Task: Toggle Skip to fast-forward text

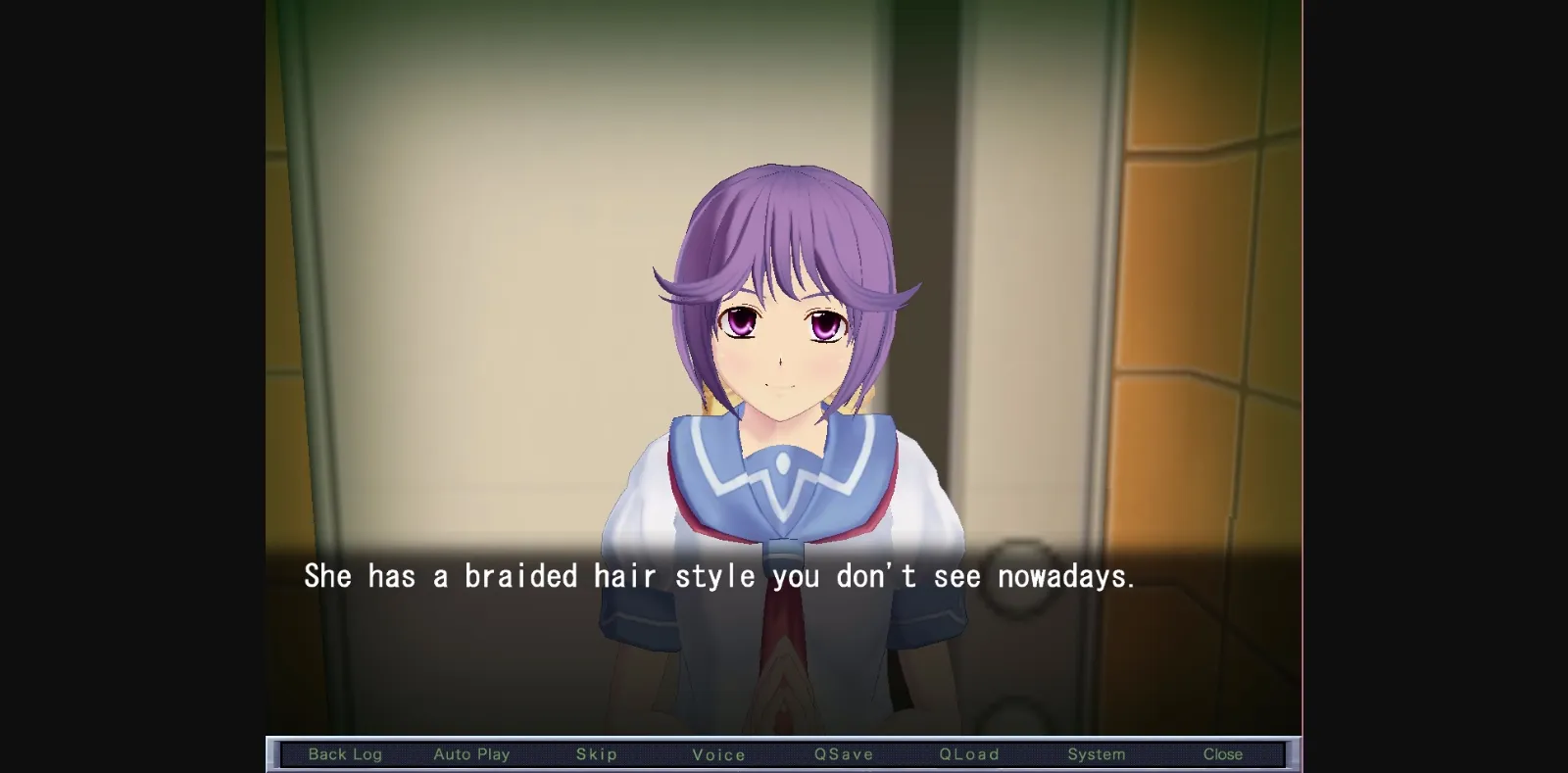Action: tap(597, 753)
